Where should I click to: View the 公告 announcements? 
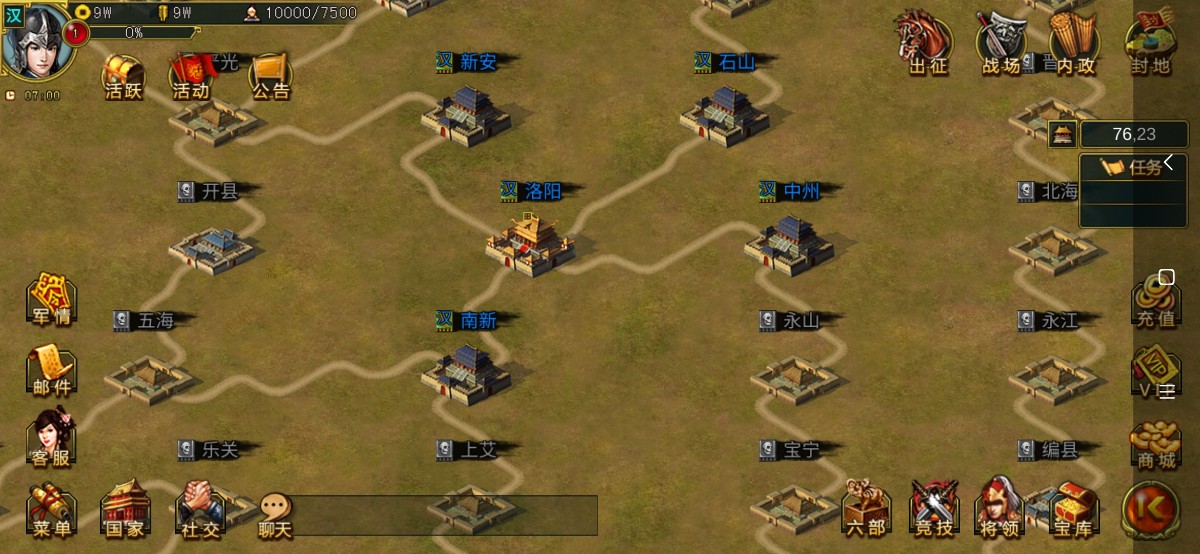269,75
